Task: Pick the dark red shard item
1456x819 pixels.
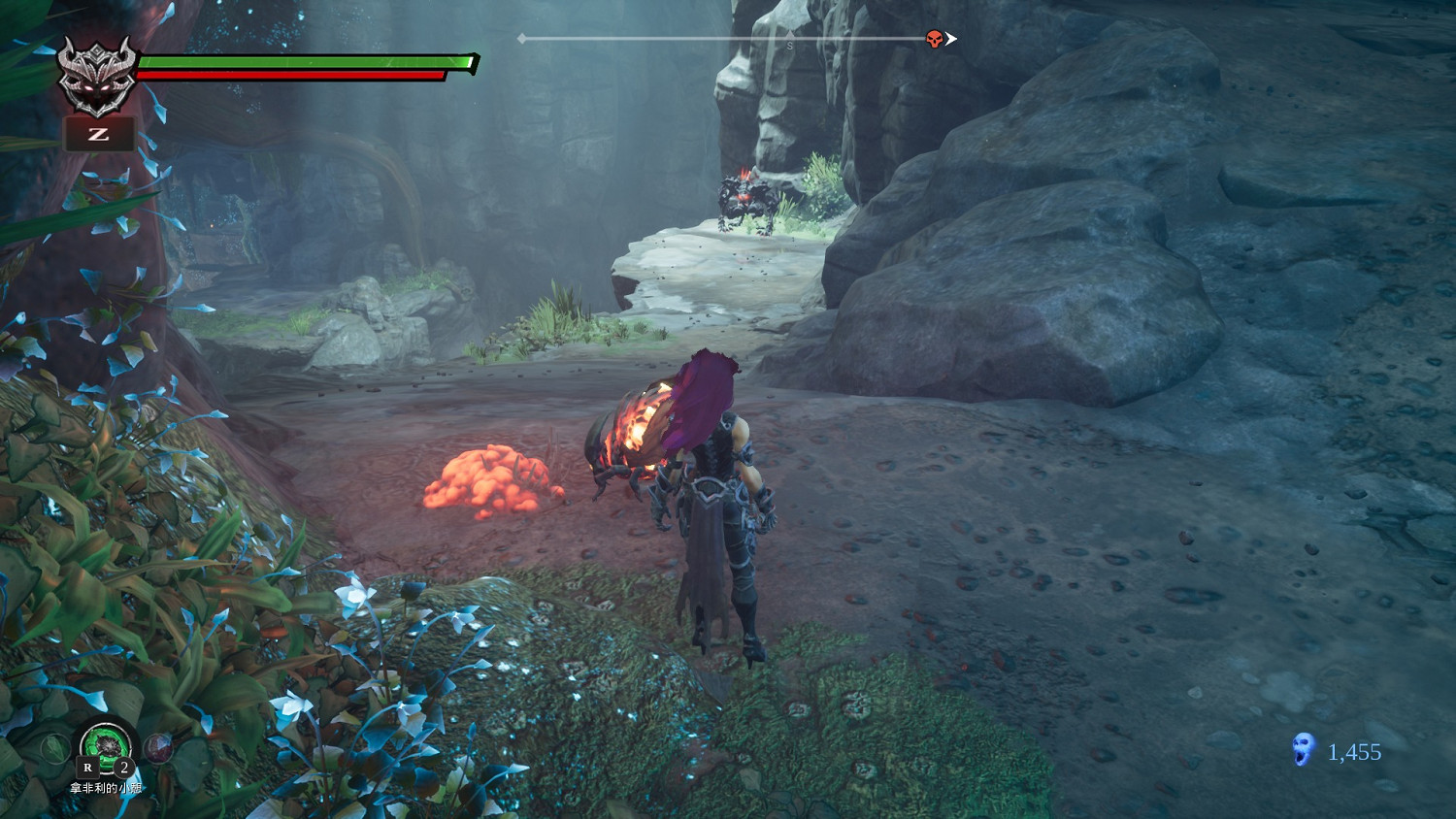Action: point(158,747)
